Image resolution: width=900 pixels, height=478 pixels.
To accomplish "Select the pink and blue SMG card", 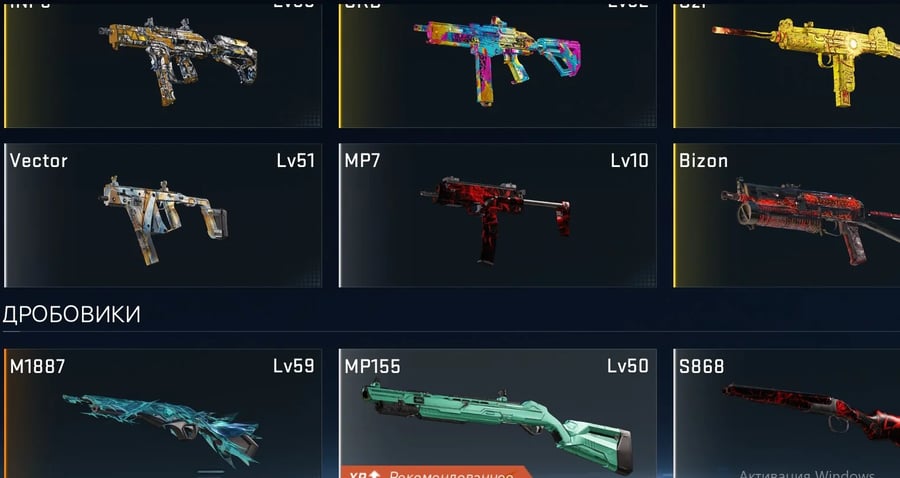I will (x=497, y=62).
